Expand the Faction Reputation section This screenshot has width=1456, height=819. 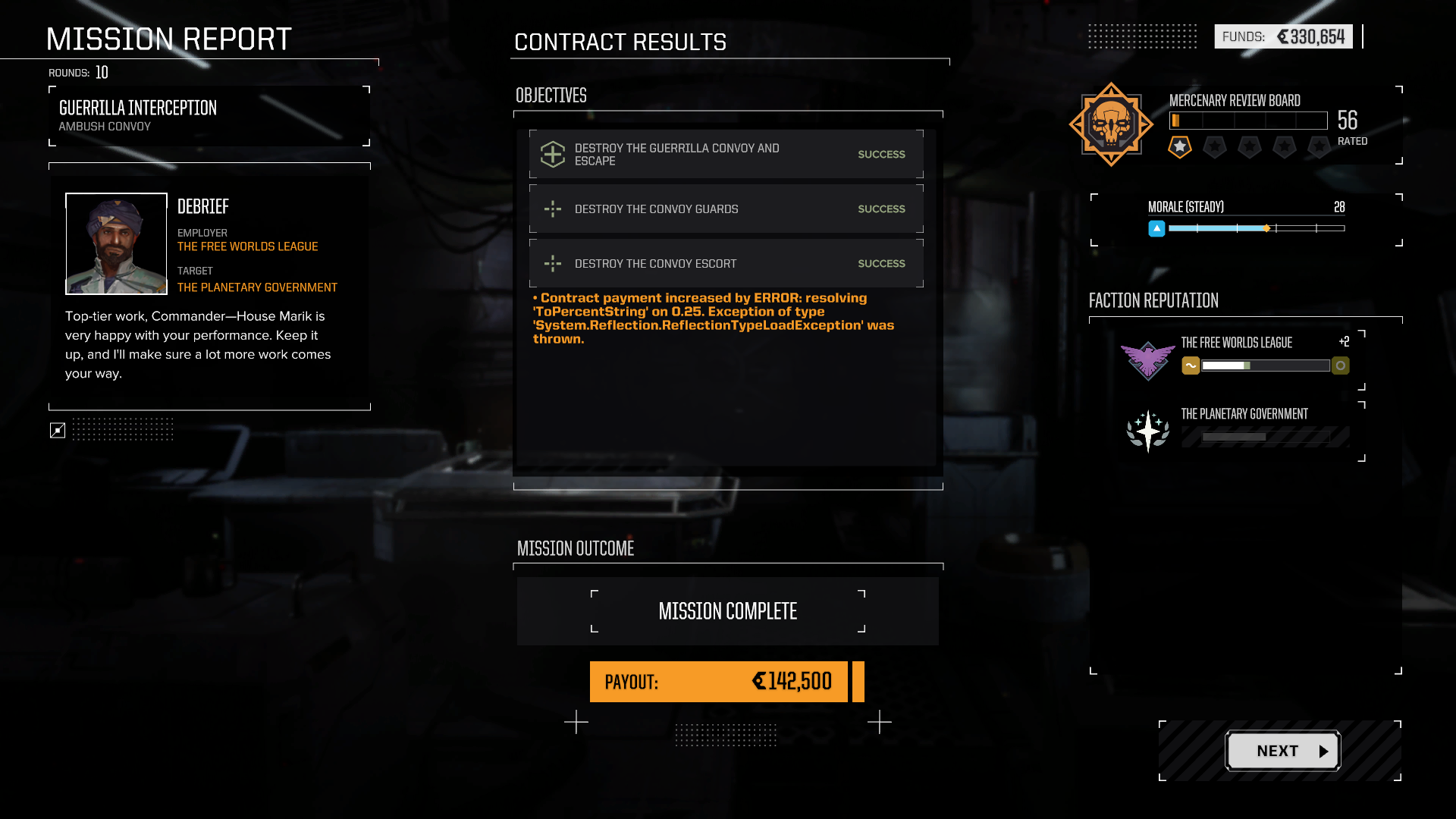pos(1153,300)
